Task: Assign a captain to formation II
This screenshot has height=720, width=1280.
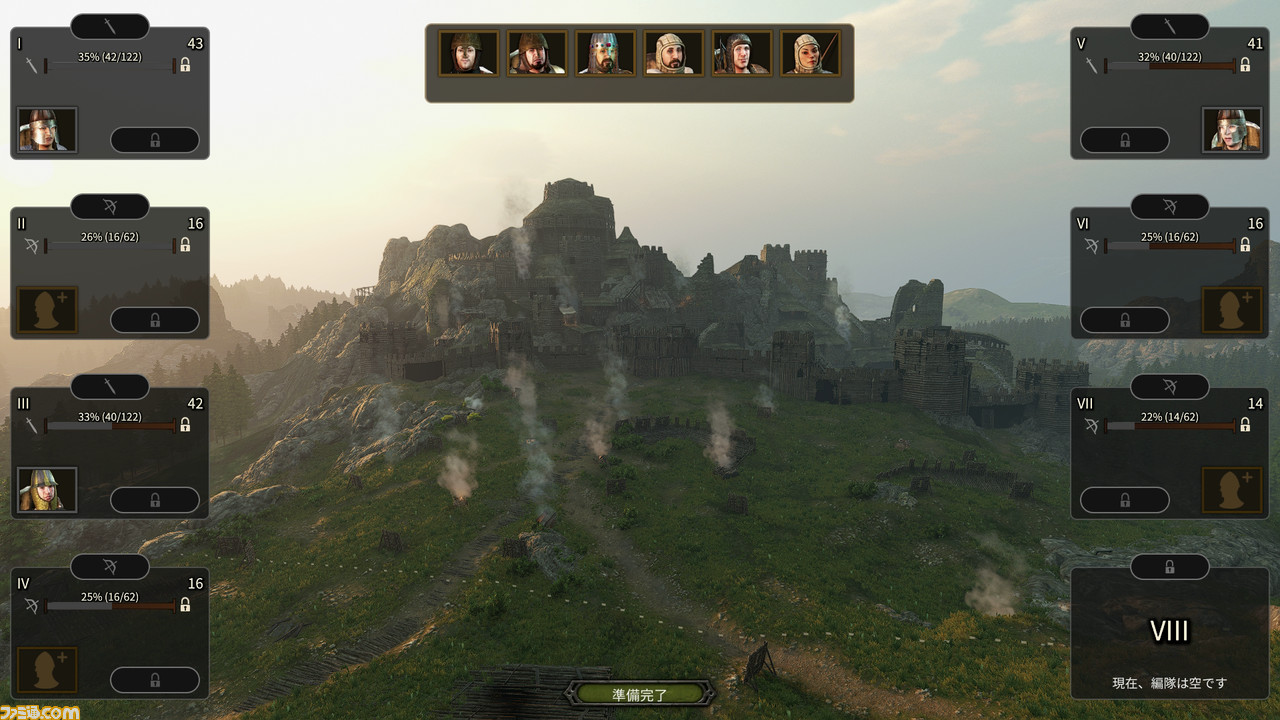Action: (x=47, y=310)
